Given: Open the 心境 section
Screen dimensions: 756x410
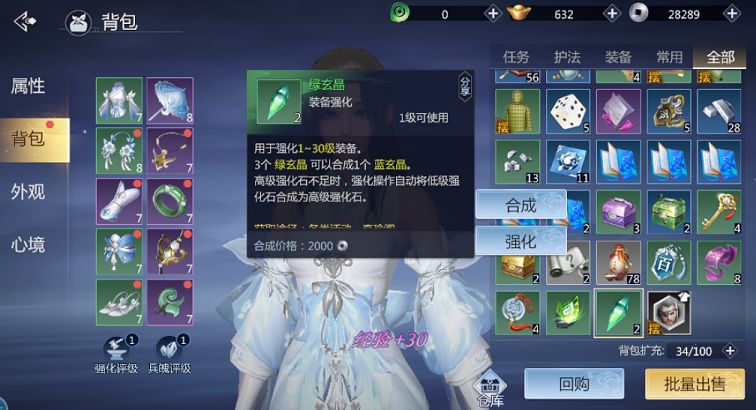Looking at the screenshot, I should (28, 245).
